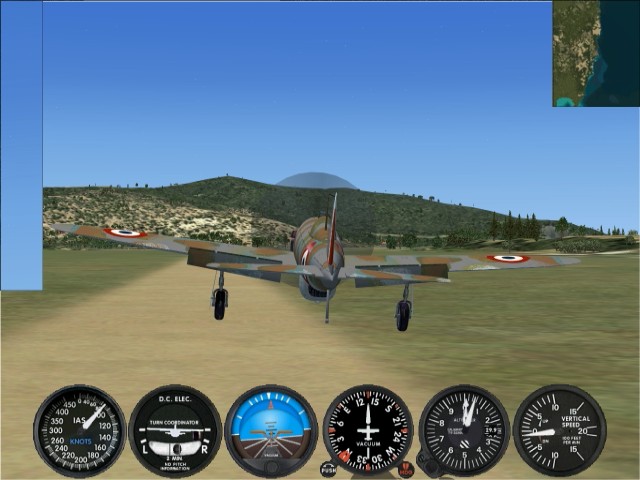Select the vacuum heading indicator gauge
This screenshot has height=480, width=640.
click(367, 430)
